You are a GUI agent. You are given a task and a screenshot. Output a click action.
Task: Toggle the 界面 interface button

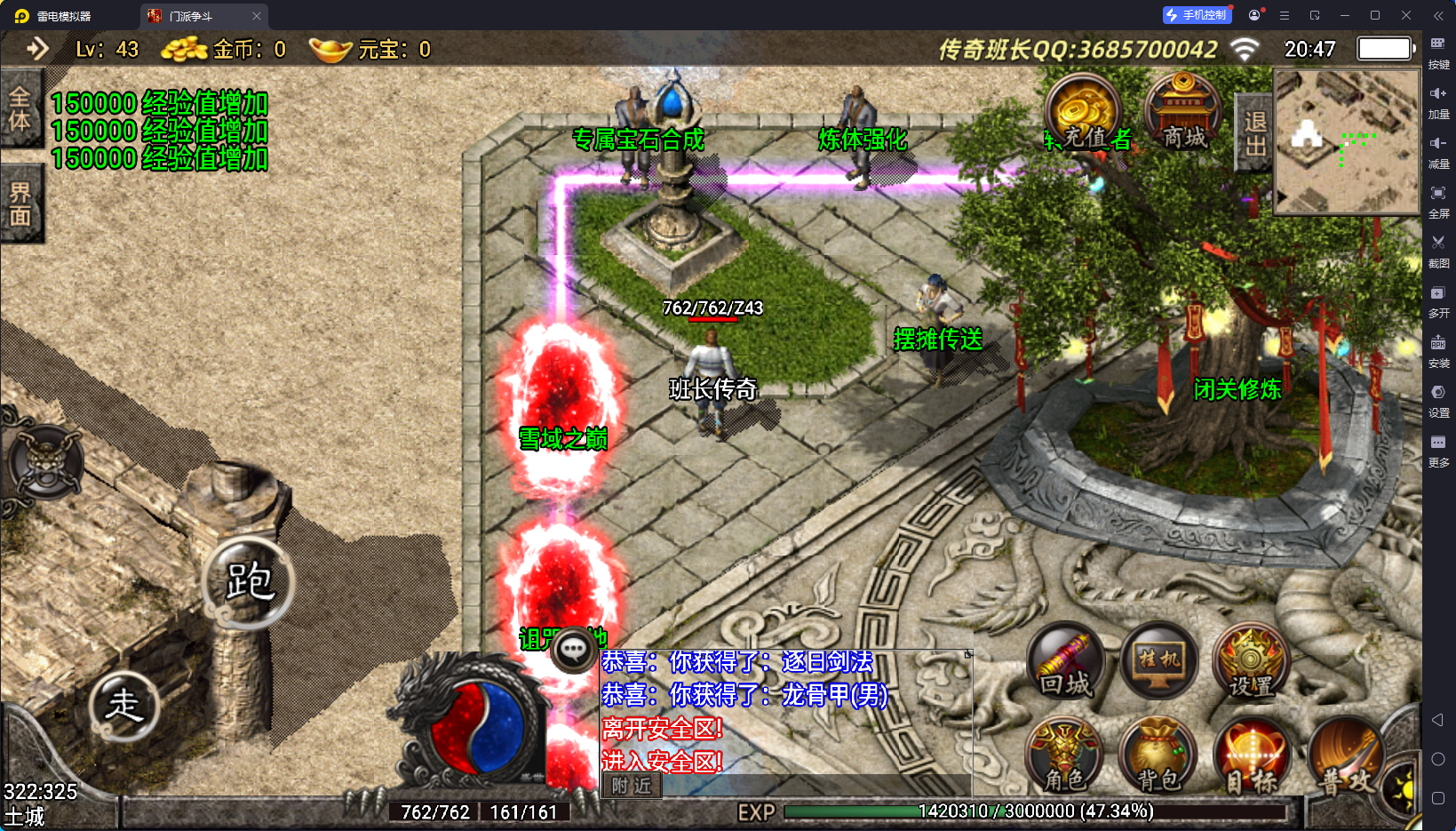[x=20, y=204]
